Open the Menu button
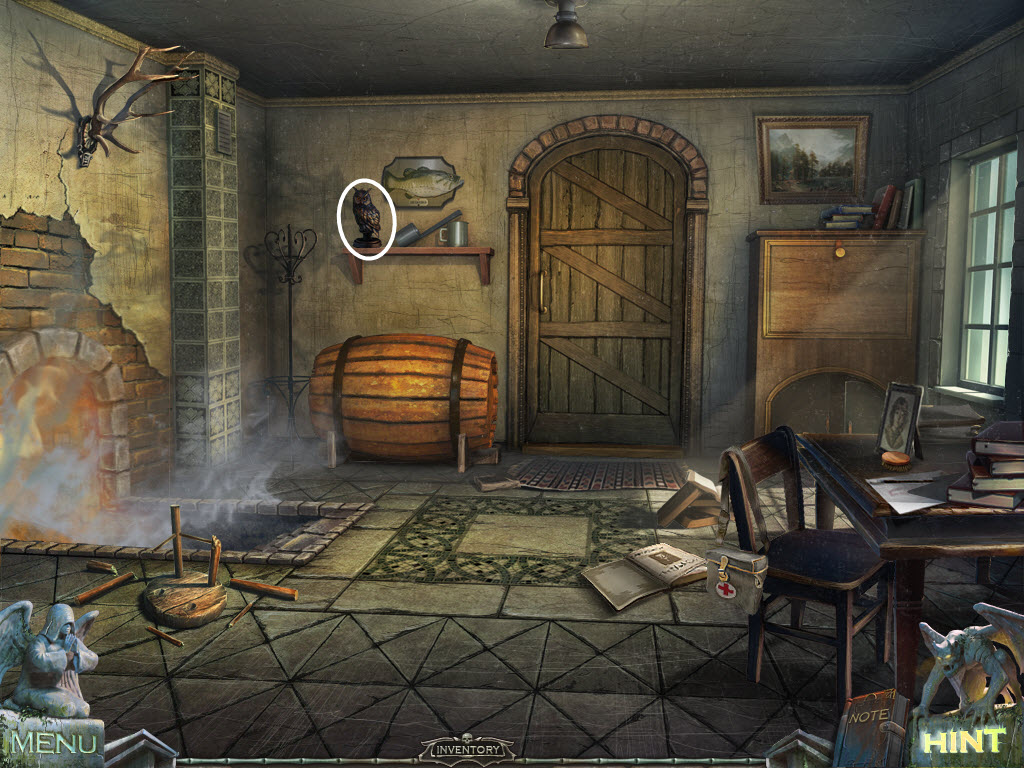Image resolution: width=1024 pixels, height=768 pixels. 55,742
